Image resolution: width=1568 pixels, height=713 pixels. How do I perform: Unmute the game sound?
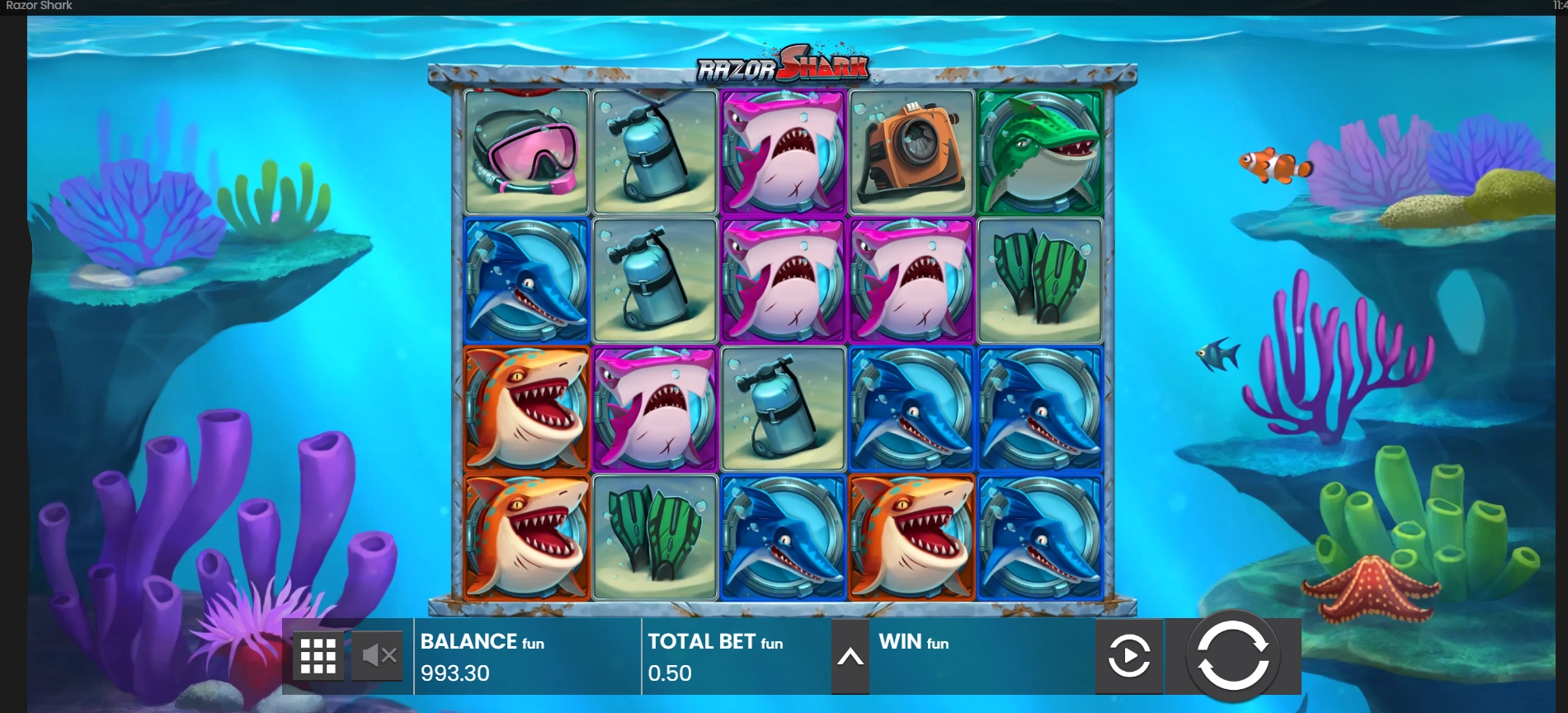click(x=378, y=654)
